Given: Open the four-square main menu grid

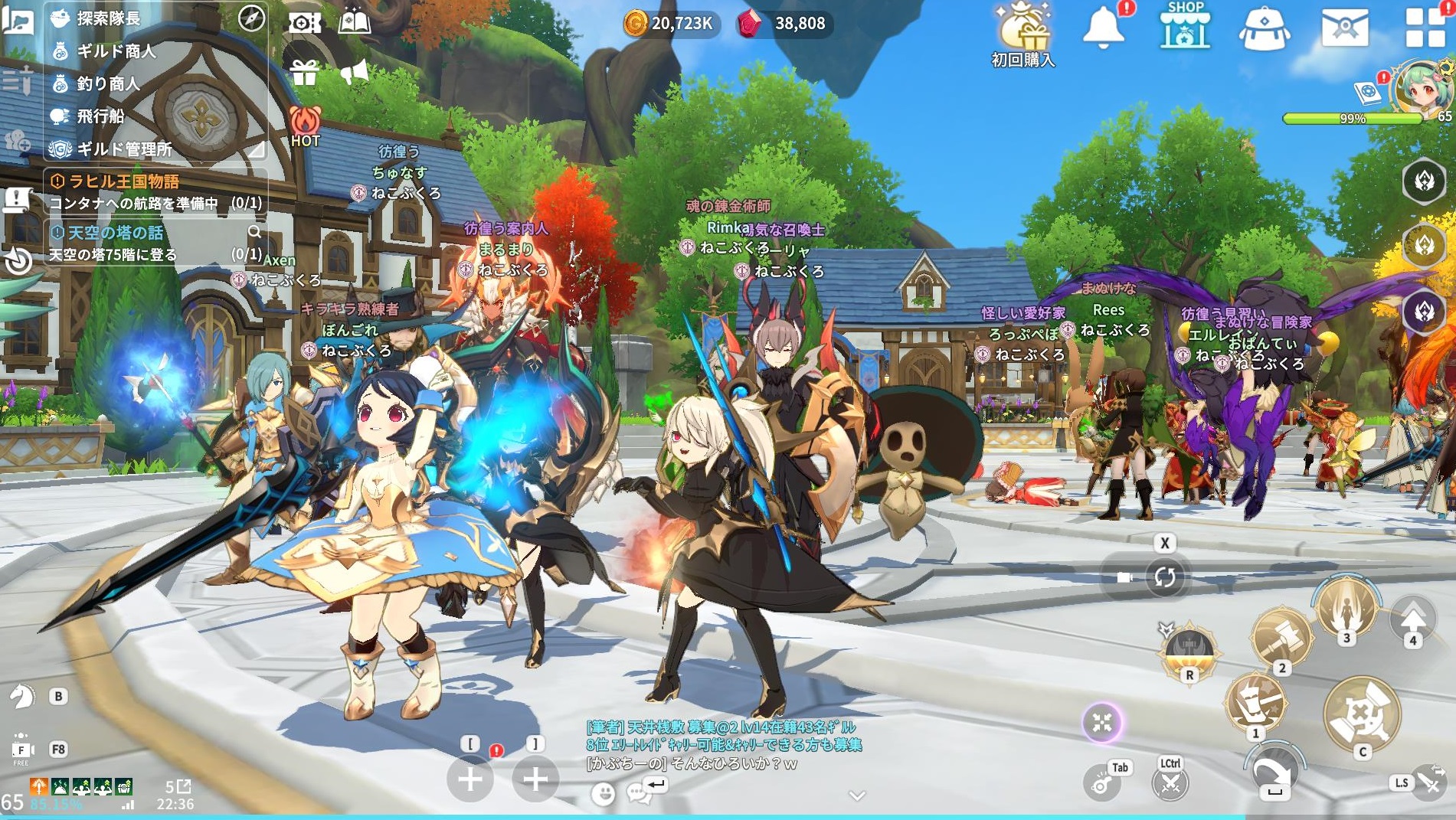Looking at the screenshot, I should [x=1425, y=28].
